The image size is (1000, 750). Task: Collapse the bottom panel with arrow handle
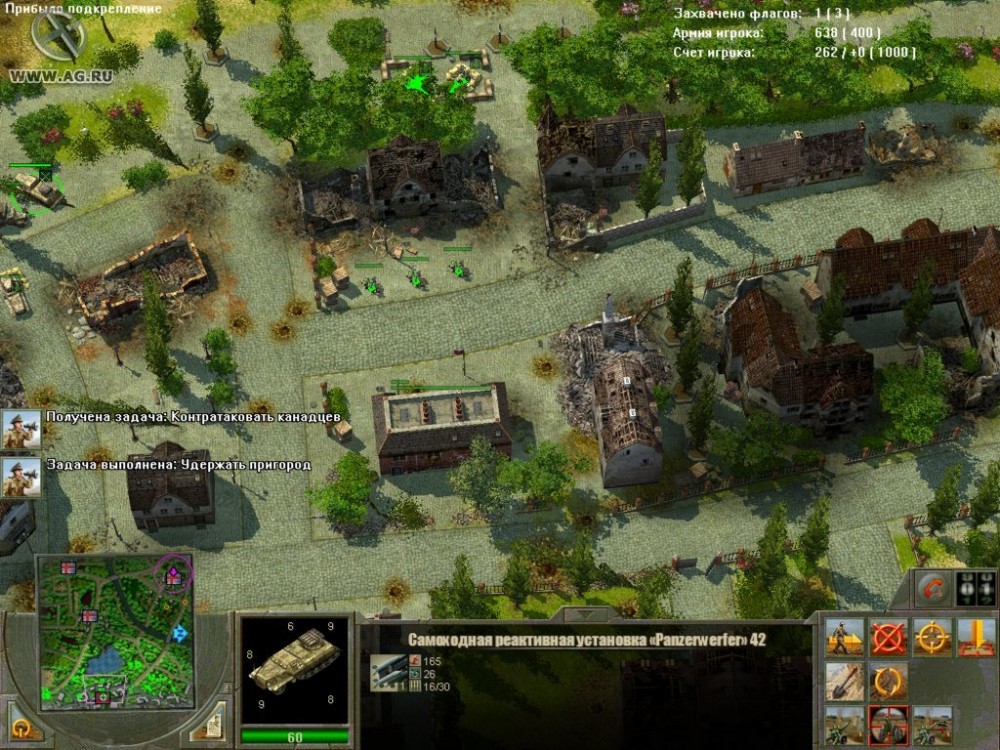click(x=585, y=613)
